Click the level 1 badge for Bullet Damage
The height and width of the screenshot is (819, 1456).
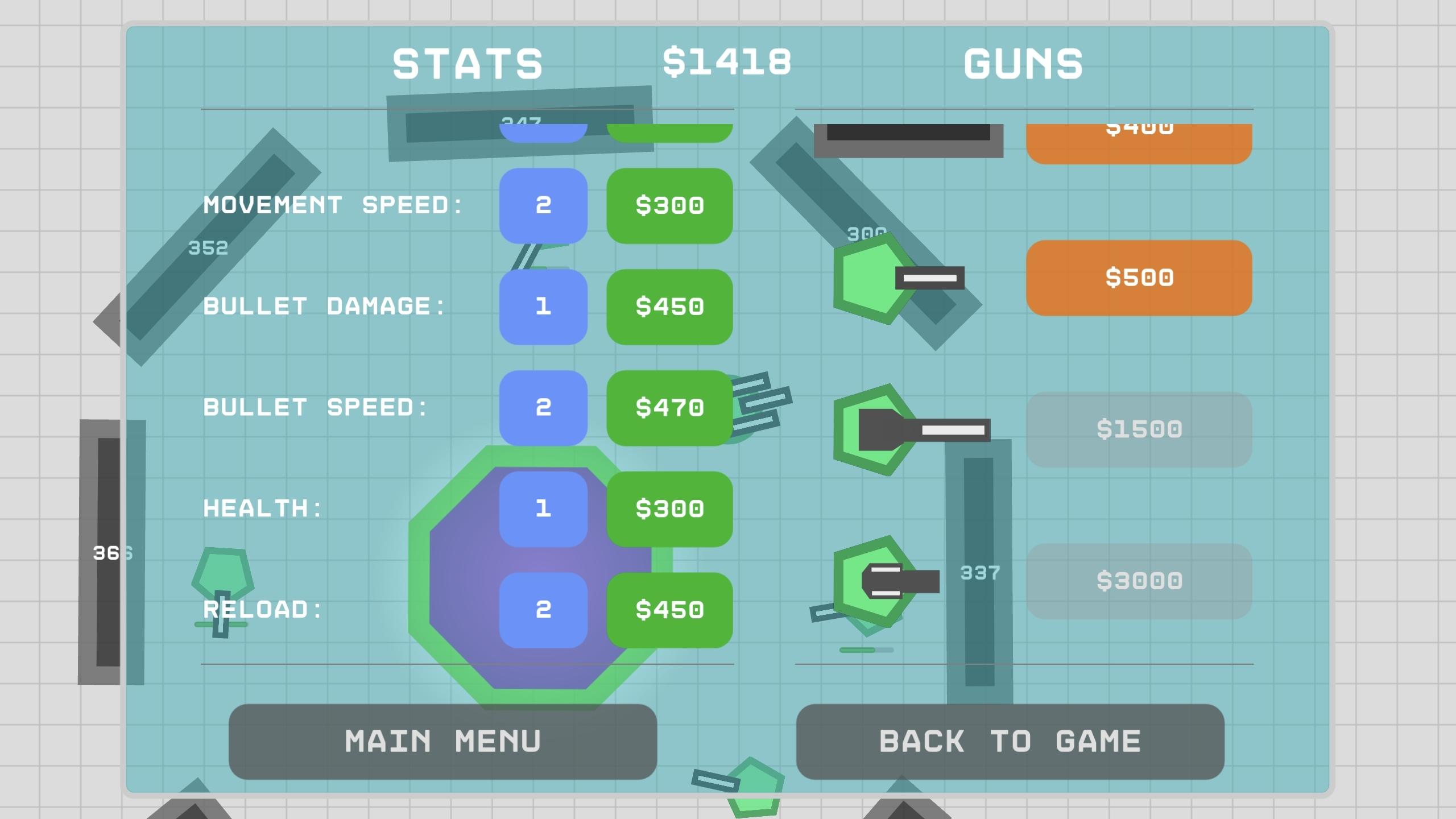(x=543, y=307)
